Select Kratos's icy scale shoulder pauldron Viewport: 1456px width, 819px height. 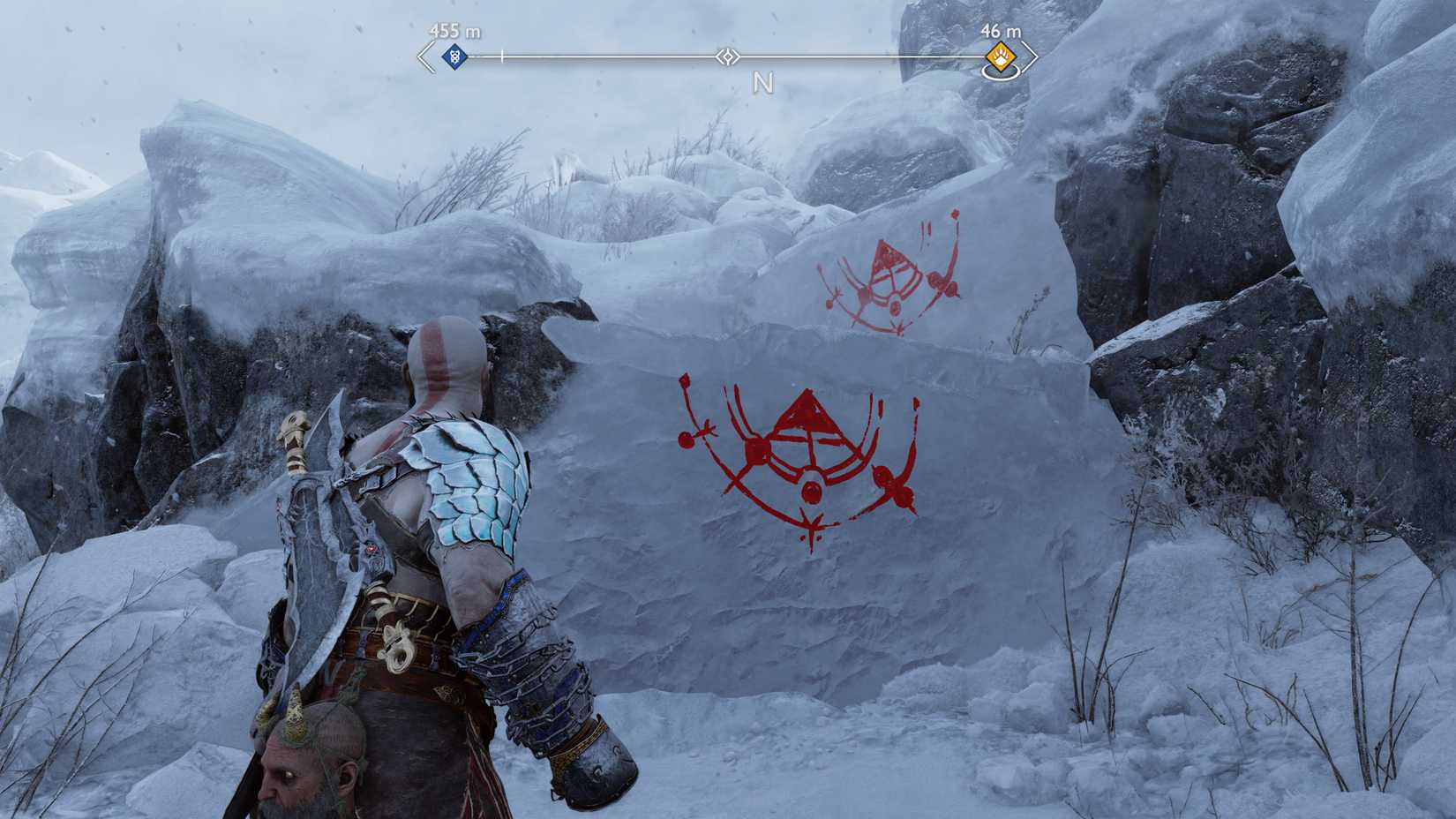(x=468, y=477)
